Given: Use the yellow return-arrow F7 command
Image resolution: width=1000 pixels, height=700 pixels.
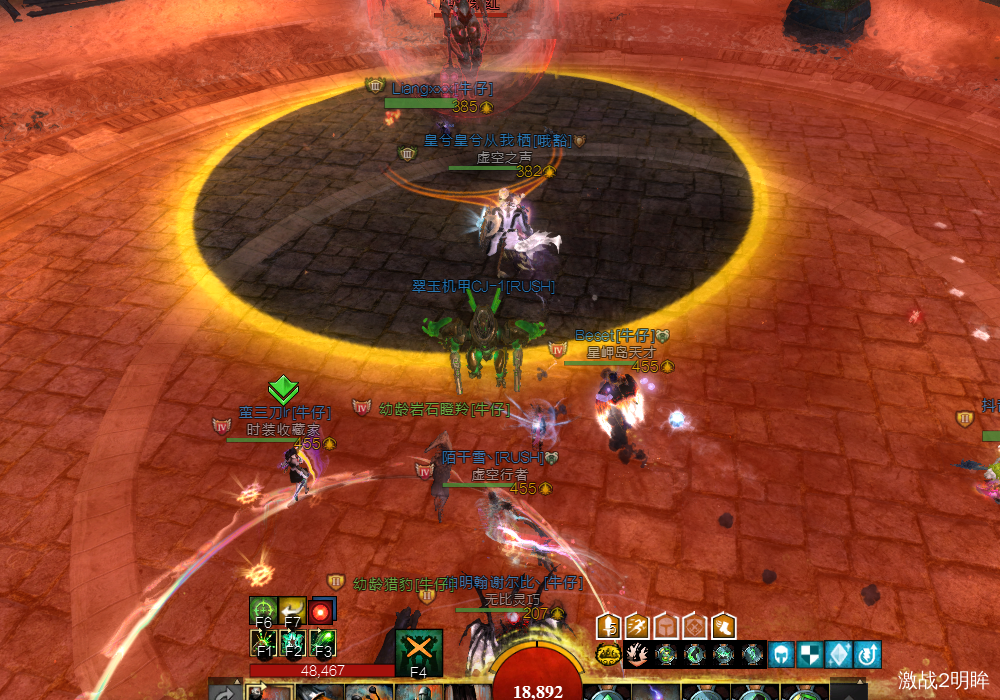Looking at the screenshot, I should [292, 611].
